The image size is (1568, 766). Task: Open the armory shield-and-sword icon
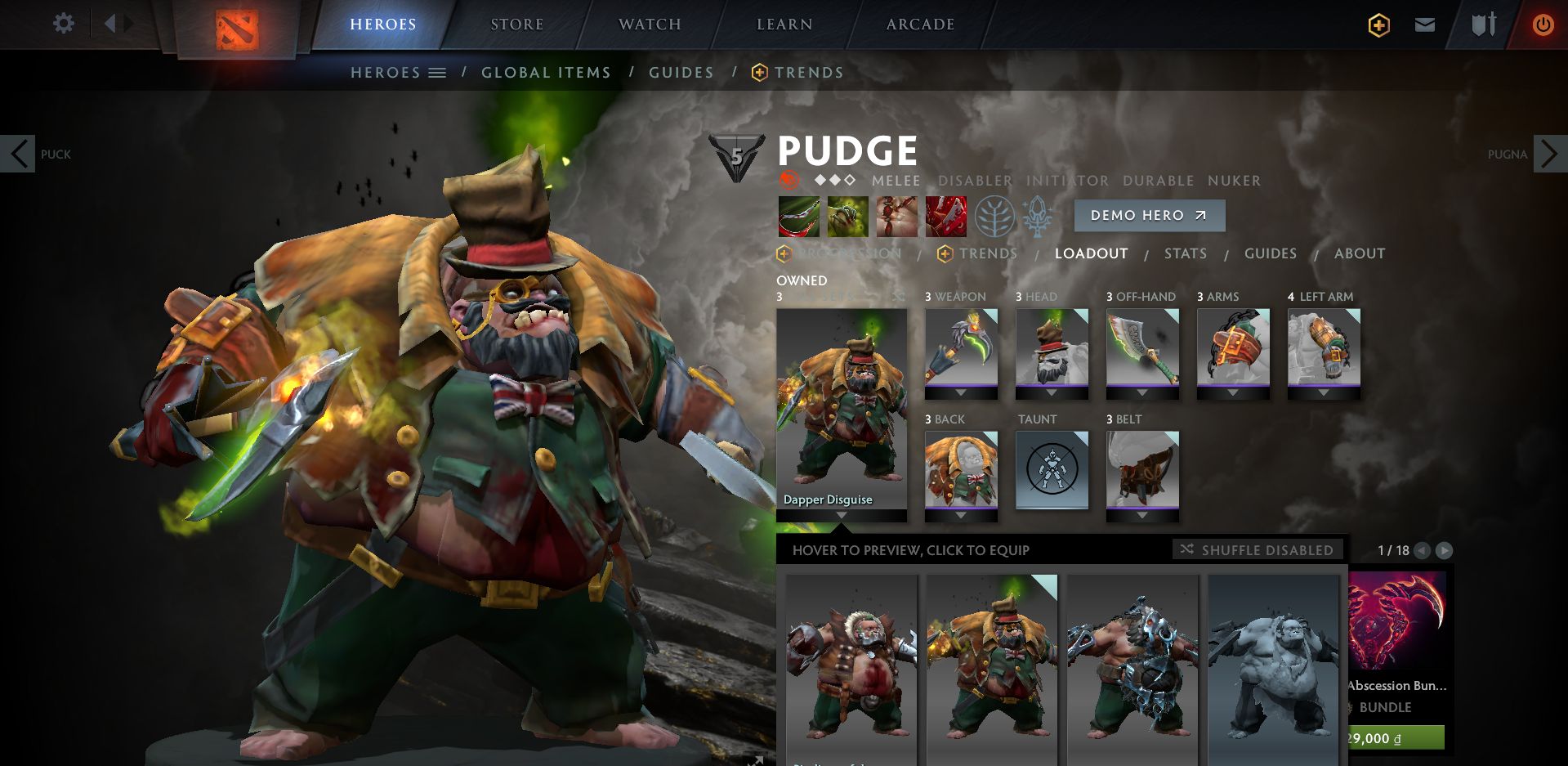(x=1481, y=25)
